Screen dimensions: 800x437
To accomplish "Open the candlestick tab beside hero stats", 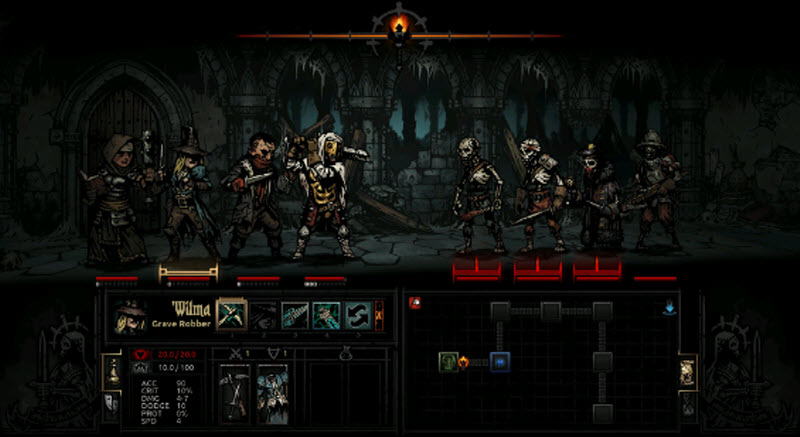I will click(111, 371).
